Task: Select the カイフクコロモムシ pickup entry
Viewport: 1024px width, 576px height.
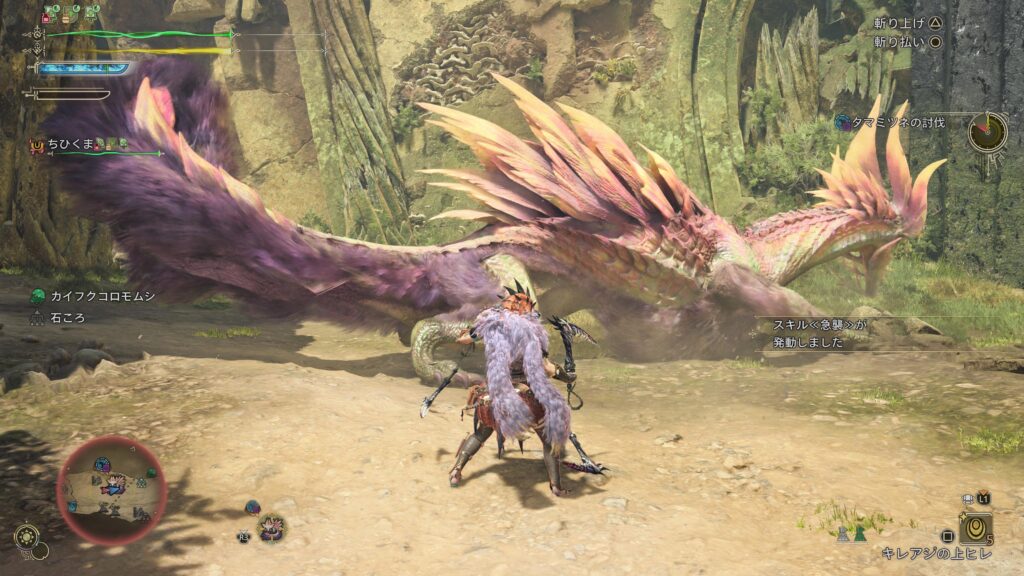Action: pyautogui.click(x=95, y=296)
